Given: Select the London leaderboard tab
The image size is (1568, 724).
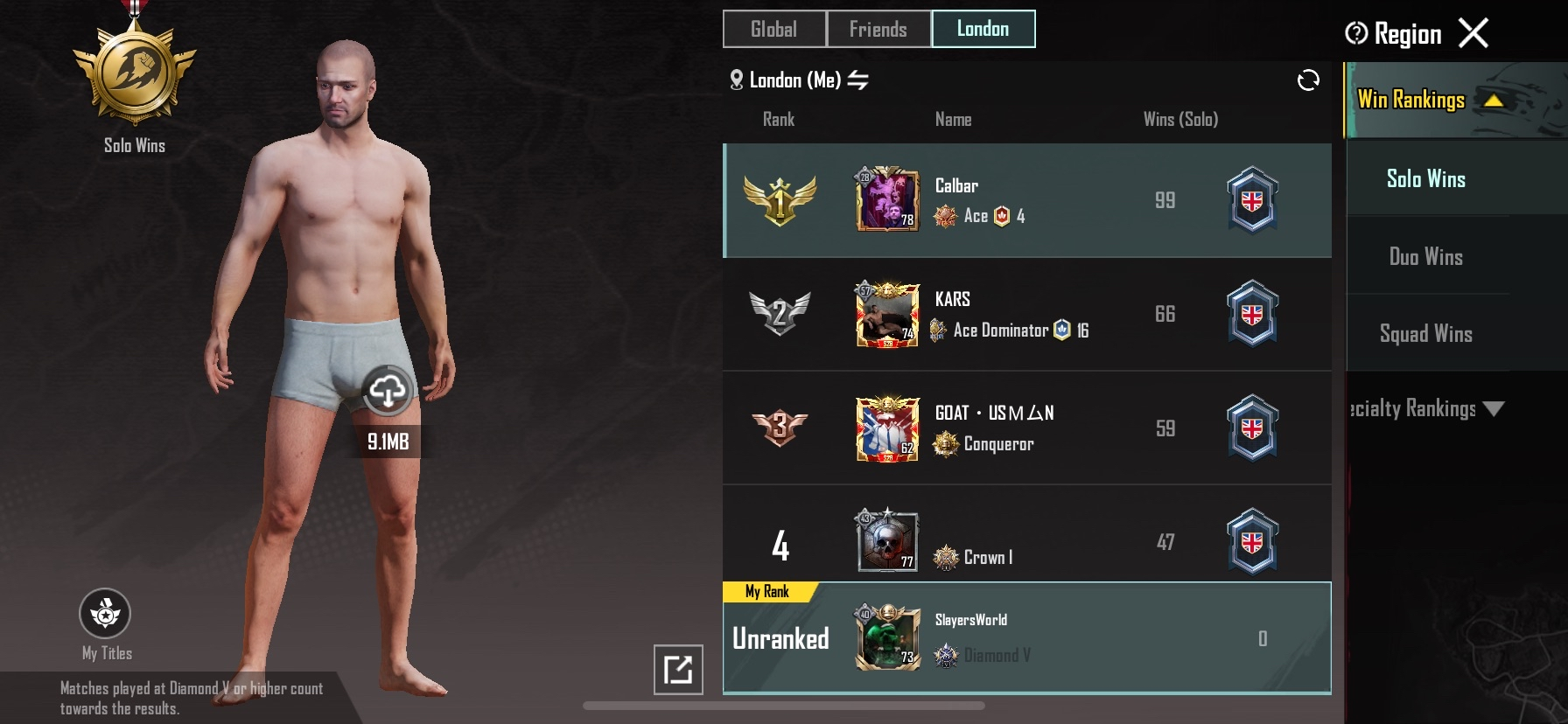Looking at the screenshot, I should pos(983,29).
